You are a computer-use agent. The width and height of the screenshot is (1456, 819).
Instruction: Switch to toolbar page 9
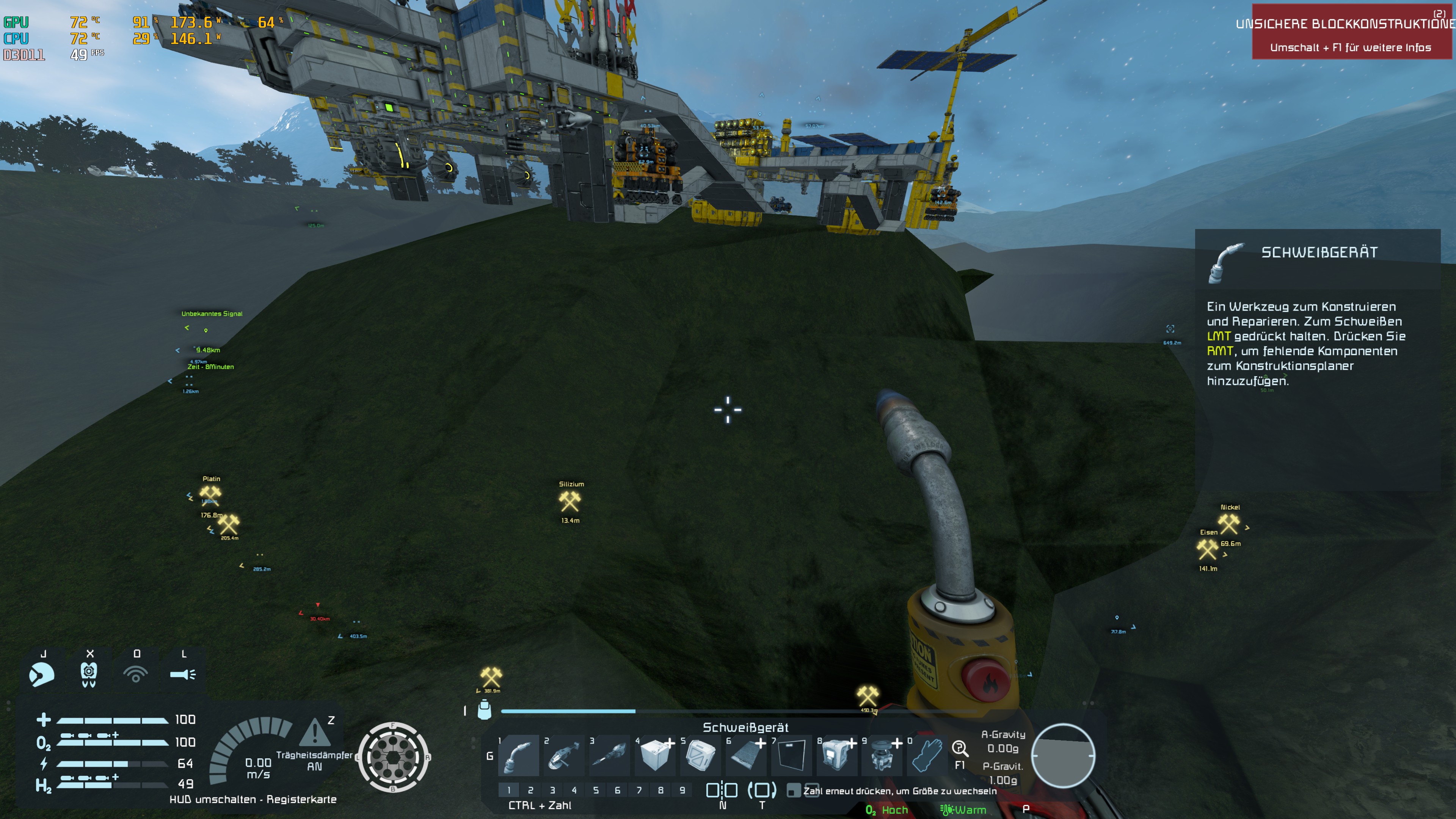point(682,790)
